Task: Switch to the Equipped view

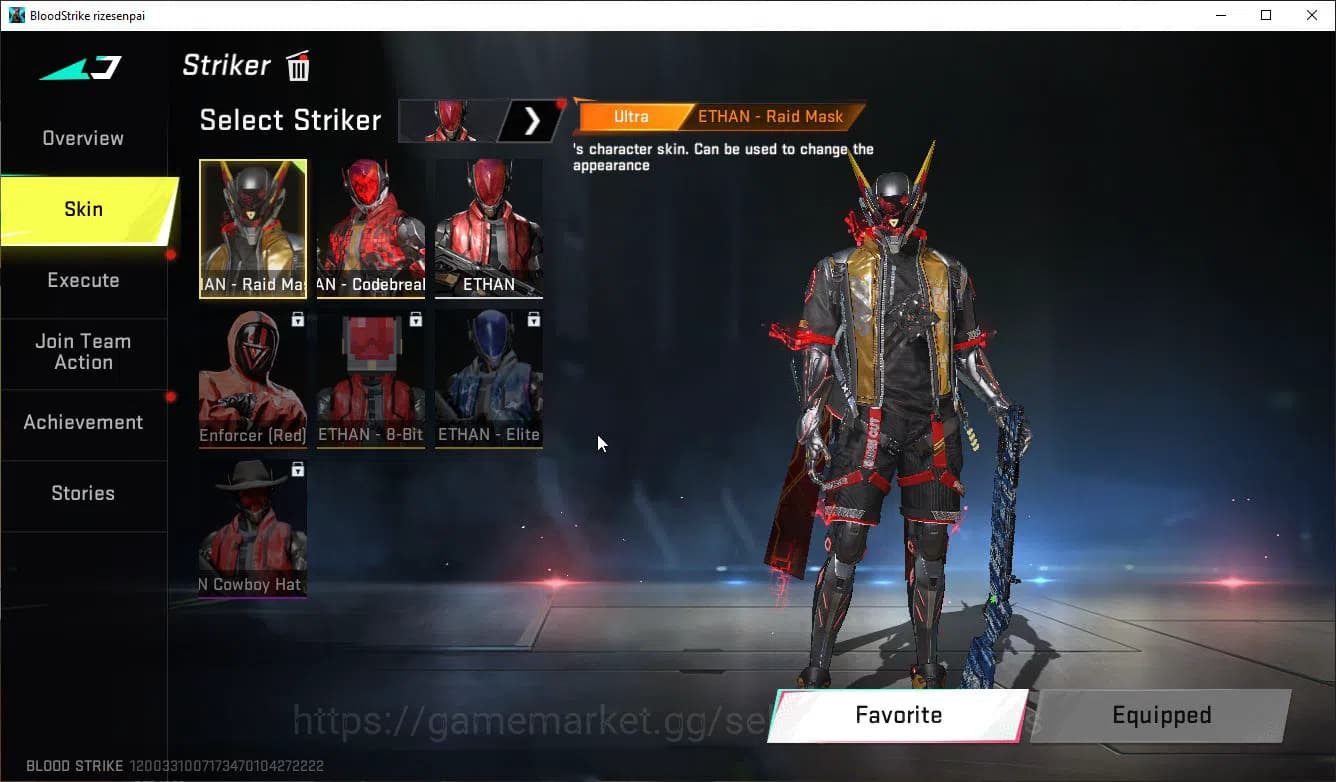Action: tap(1161, 715)
